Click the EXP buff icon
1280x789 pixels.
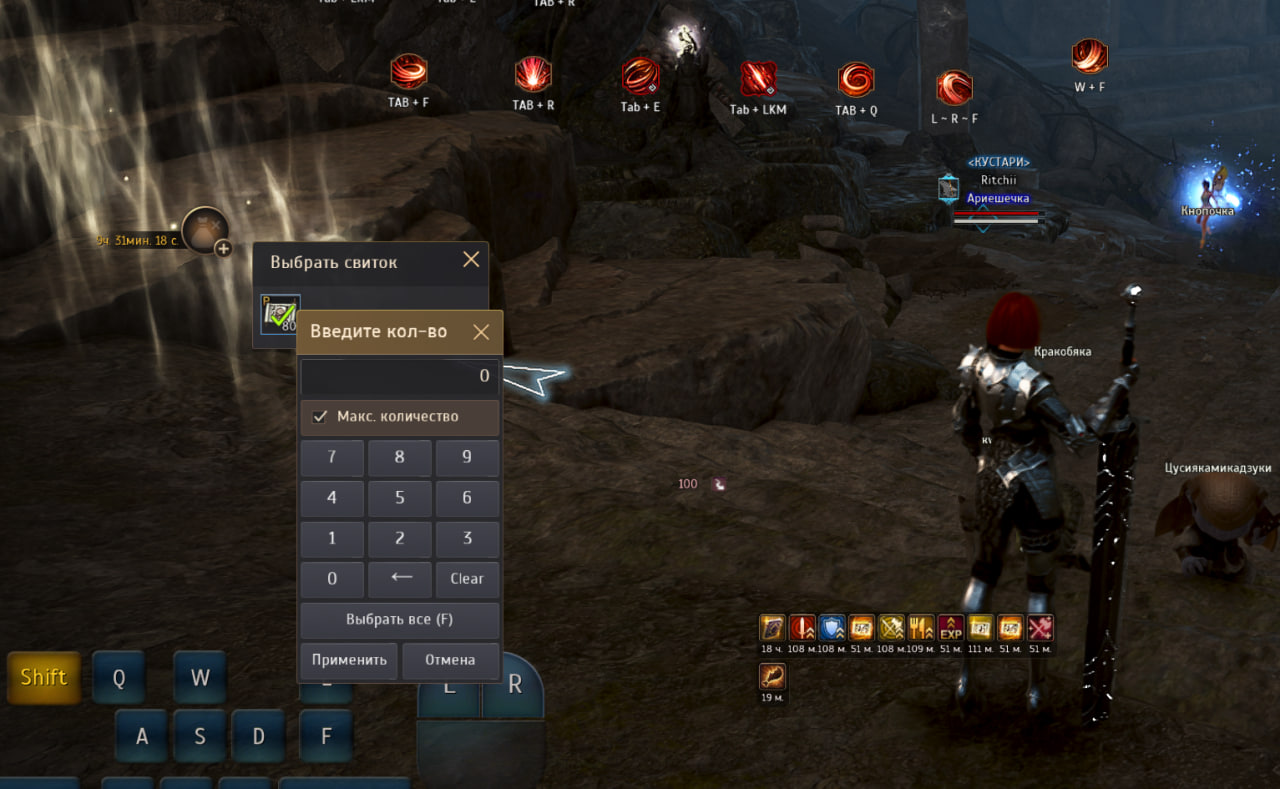951,628
